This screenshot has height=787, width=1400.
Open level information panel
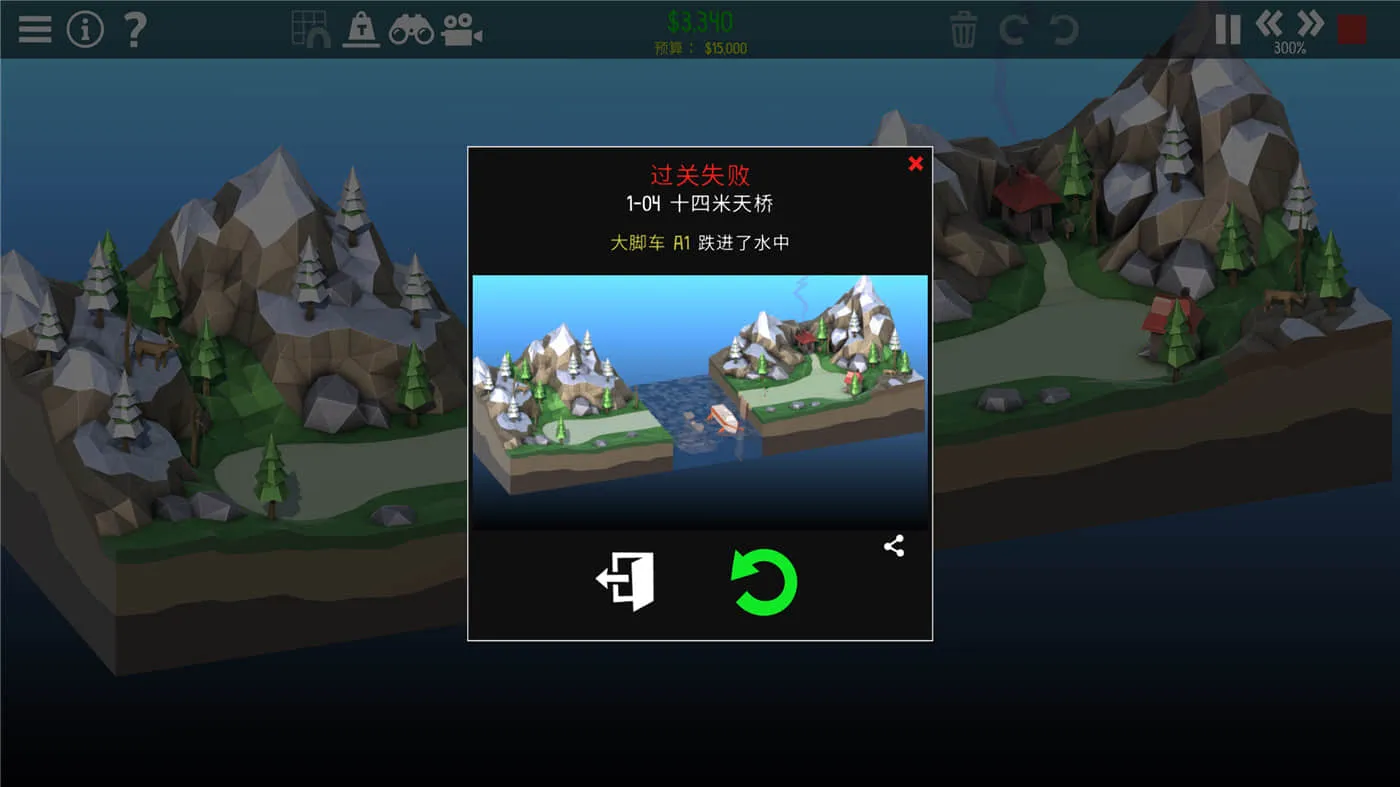pyautogui.click(x=85, y=28)
